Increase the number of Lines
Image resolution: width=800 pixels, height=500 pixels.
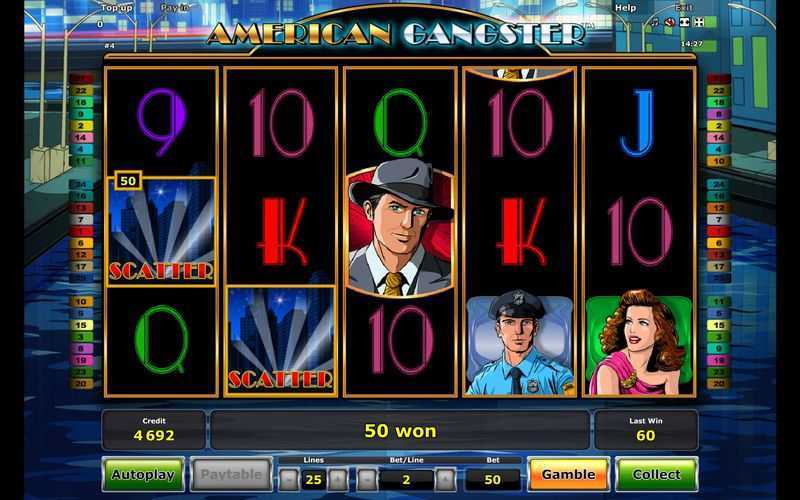pos(339,479)
